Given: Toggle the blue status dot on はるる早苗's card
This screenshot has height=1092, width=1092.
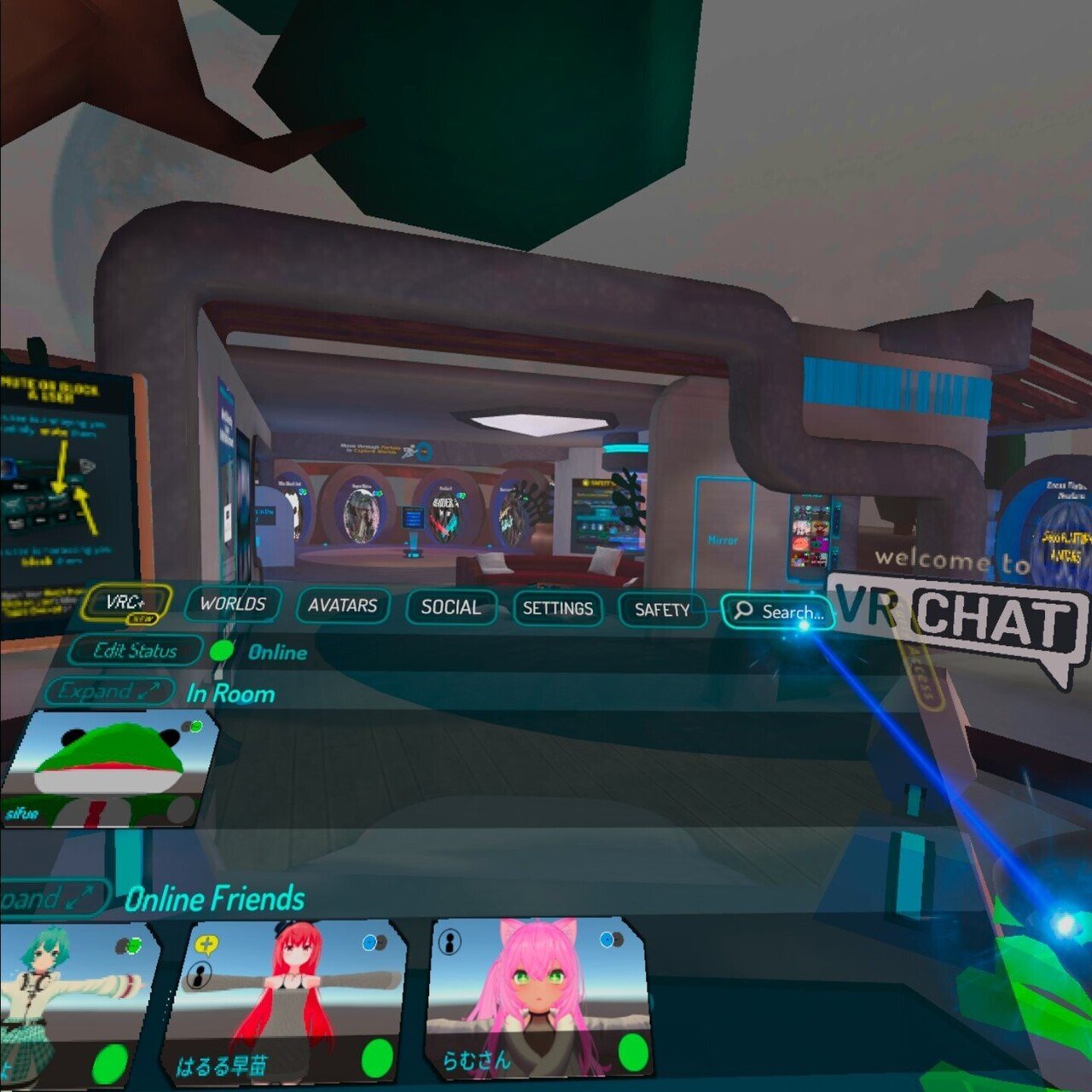Looking at the screenshot, I should [369, 943].
